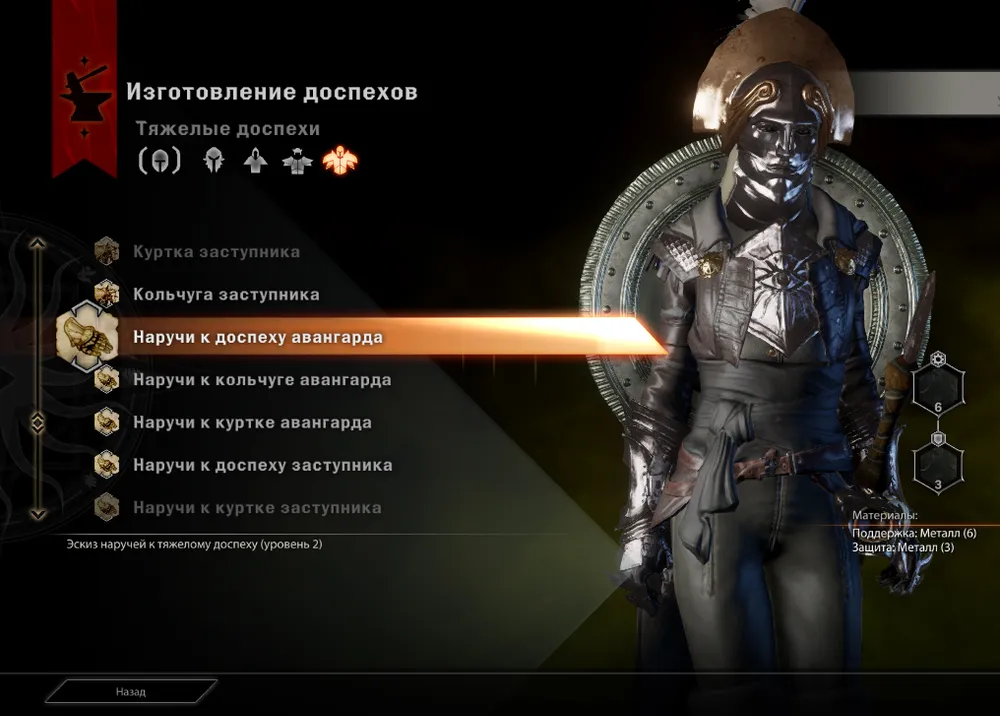Open the Наручи к куртке заступника entry

click(x=257, y=508)
